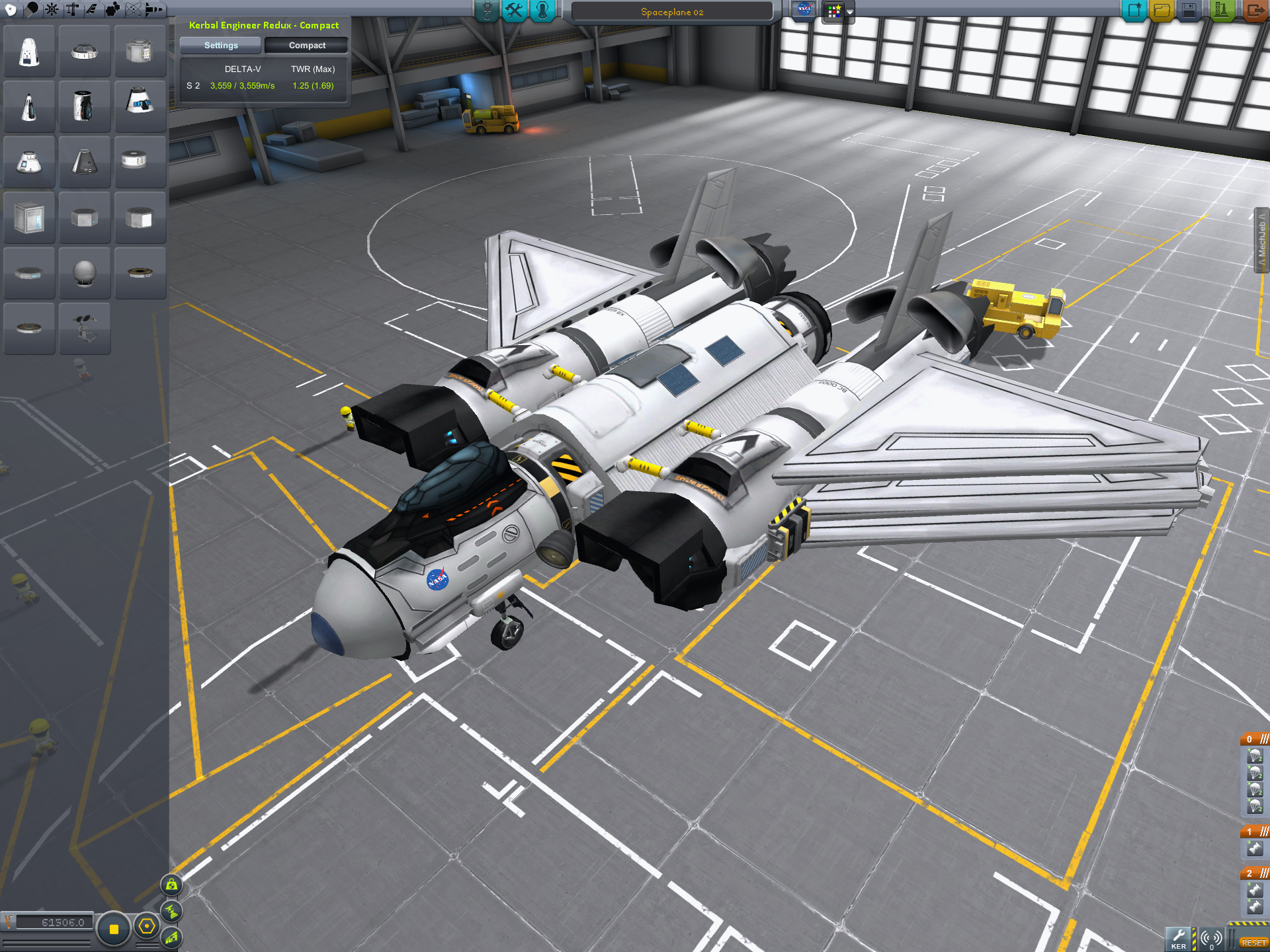The width and height of the screenshot is (1270, 952).
Task: Open Kerbal Engineer Settings
Action: click(220, 46)
